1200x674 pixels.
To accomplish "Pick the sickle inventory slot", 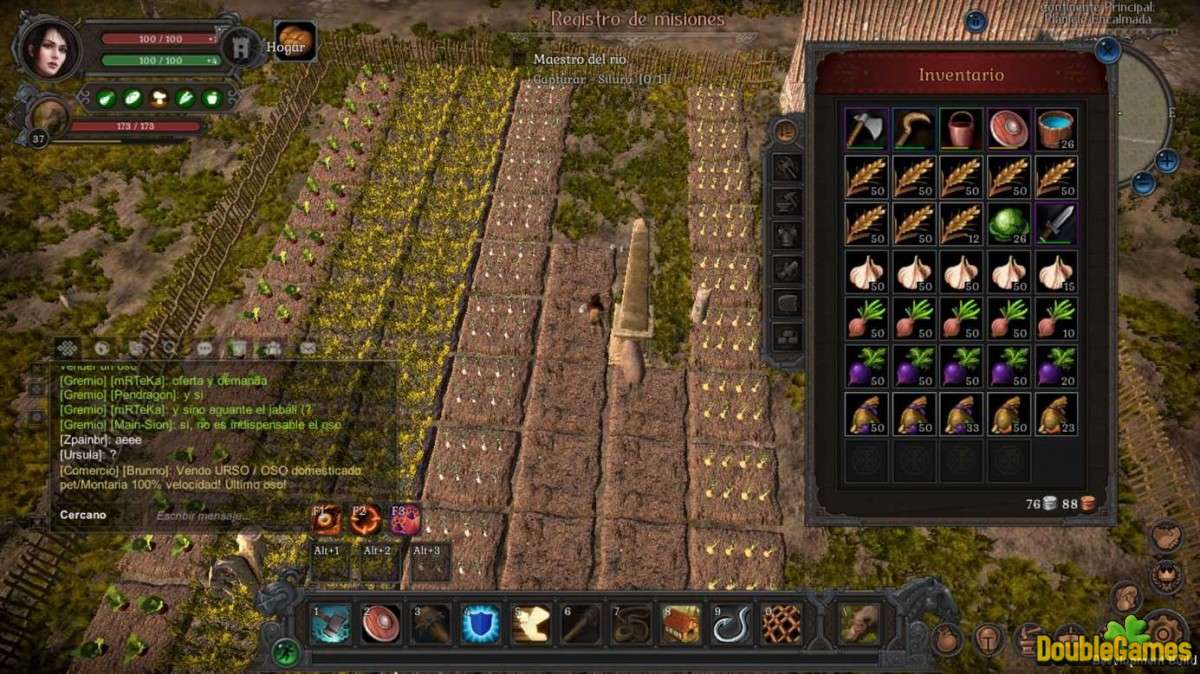I will (x=912, y=129).
